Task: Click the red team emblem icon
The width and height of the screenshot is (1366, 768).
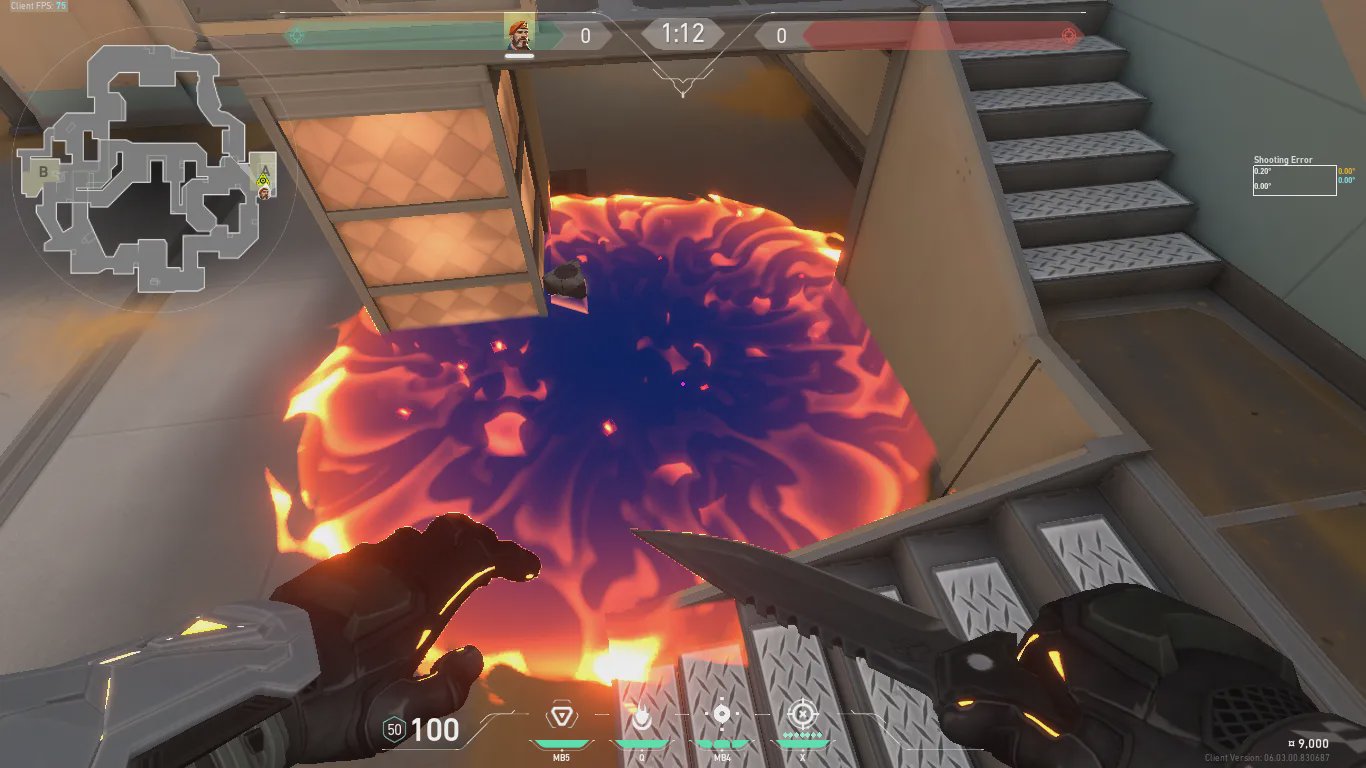Action: [1069, 36]
